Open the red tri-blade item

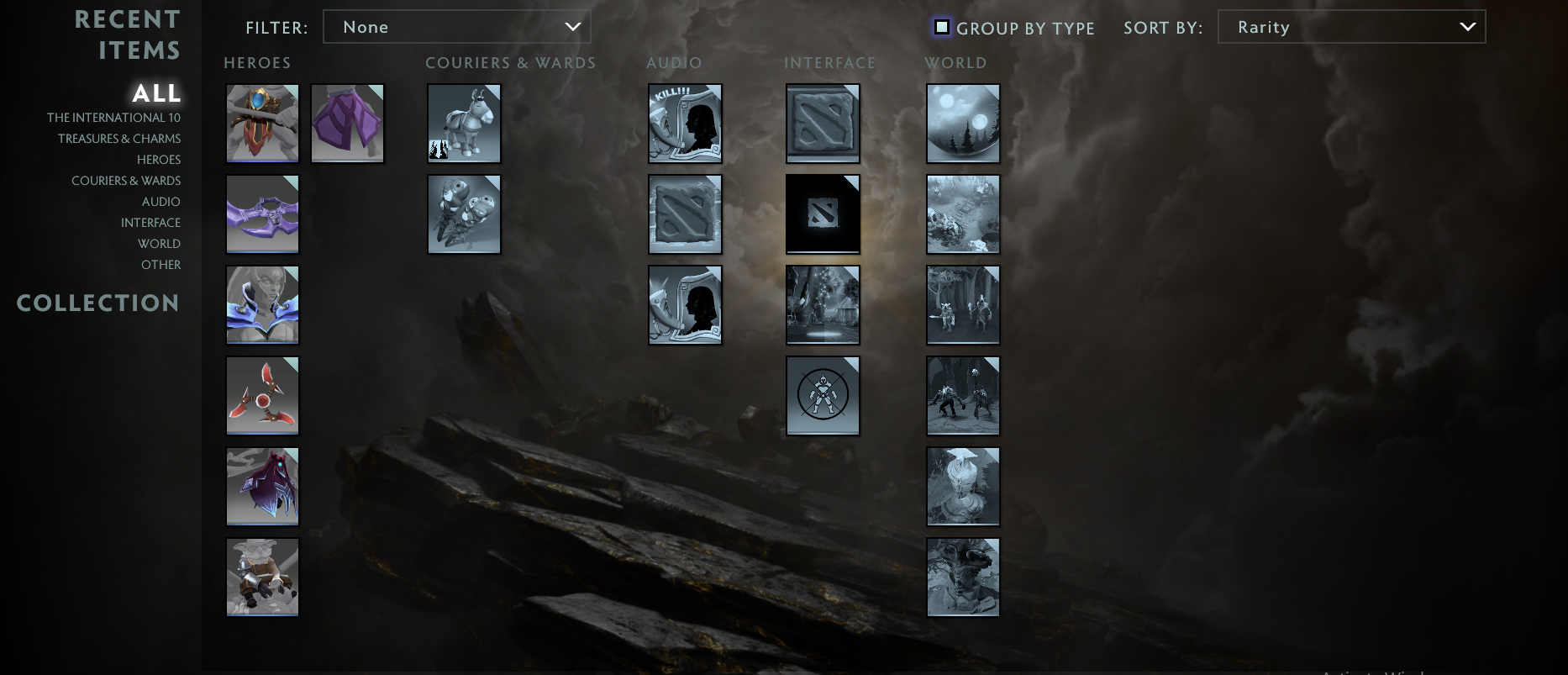coord(262,395)
